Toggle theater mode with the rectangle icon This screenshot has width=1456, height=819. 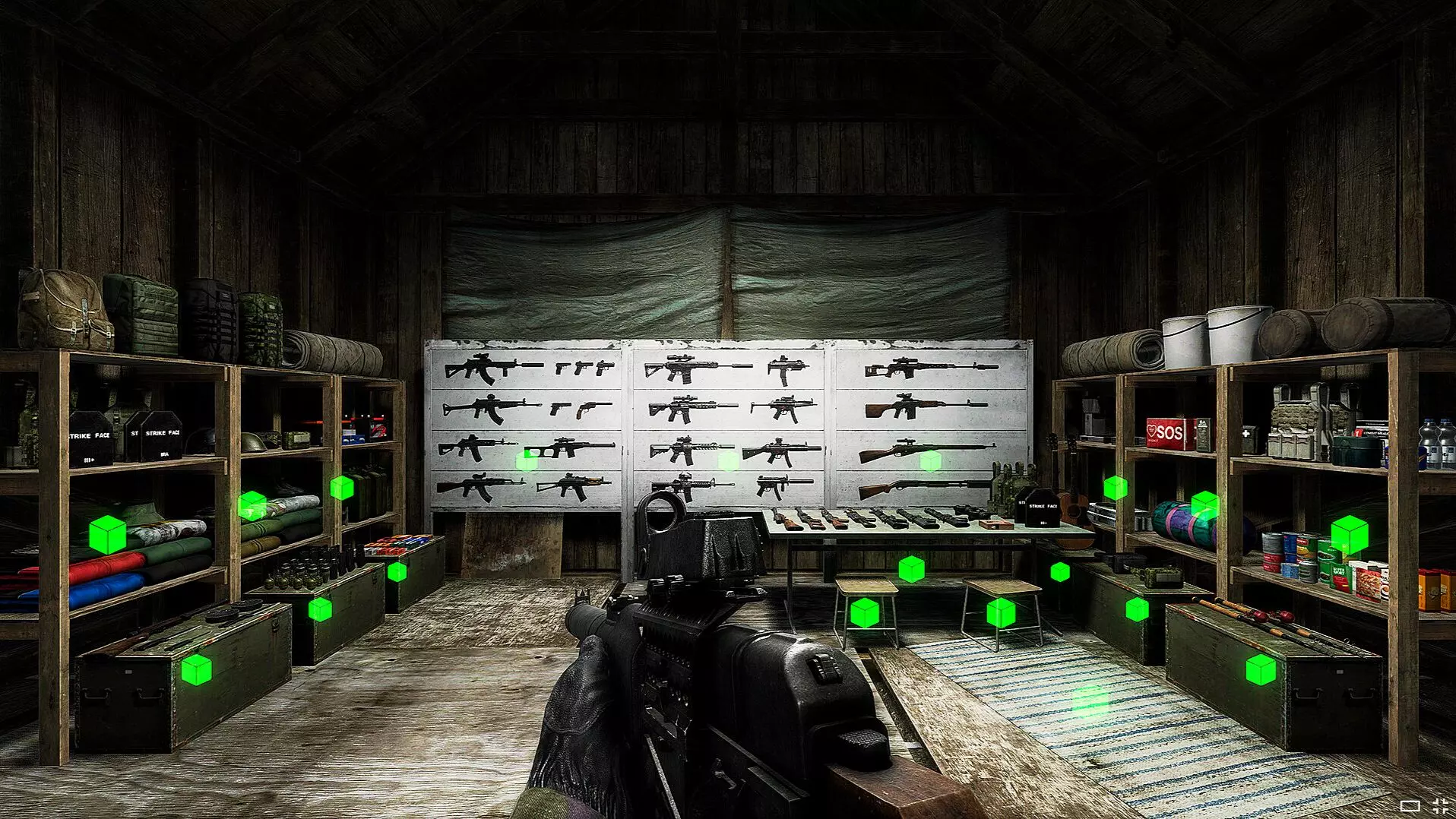[x=1410, y=806]
